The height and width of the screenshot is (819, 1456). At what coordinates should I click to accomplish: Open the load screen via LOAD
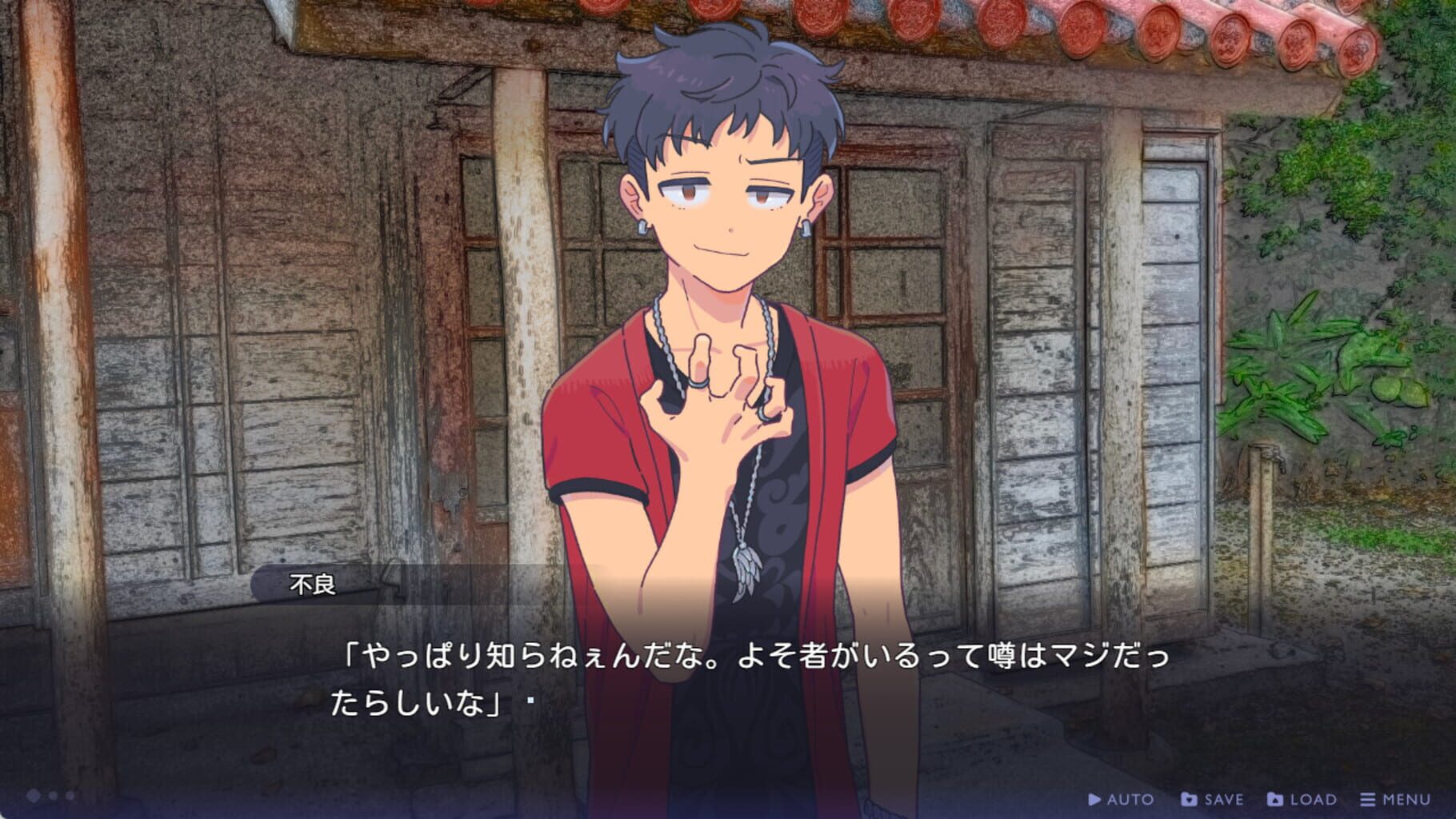point(1314,799)
